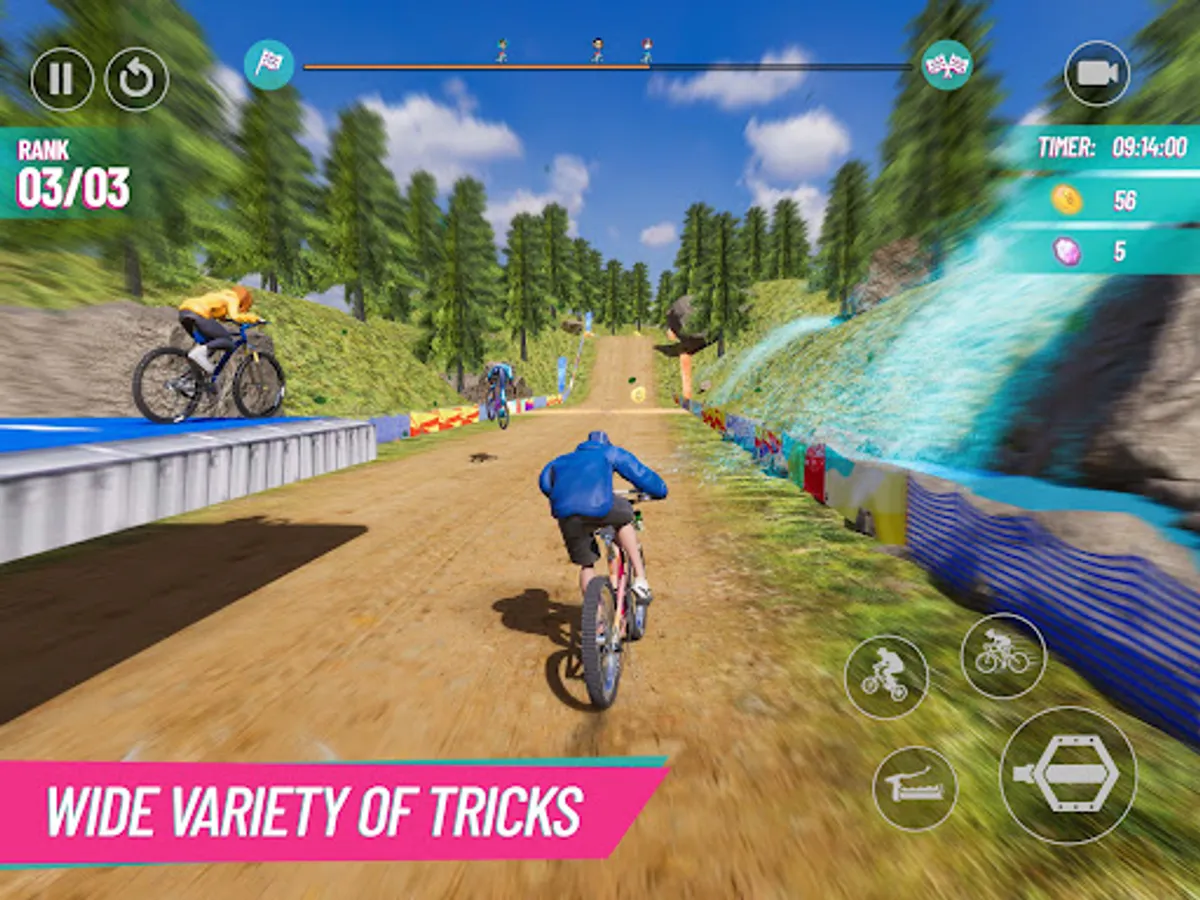Apply the brake lever button

pos(914,789)
